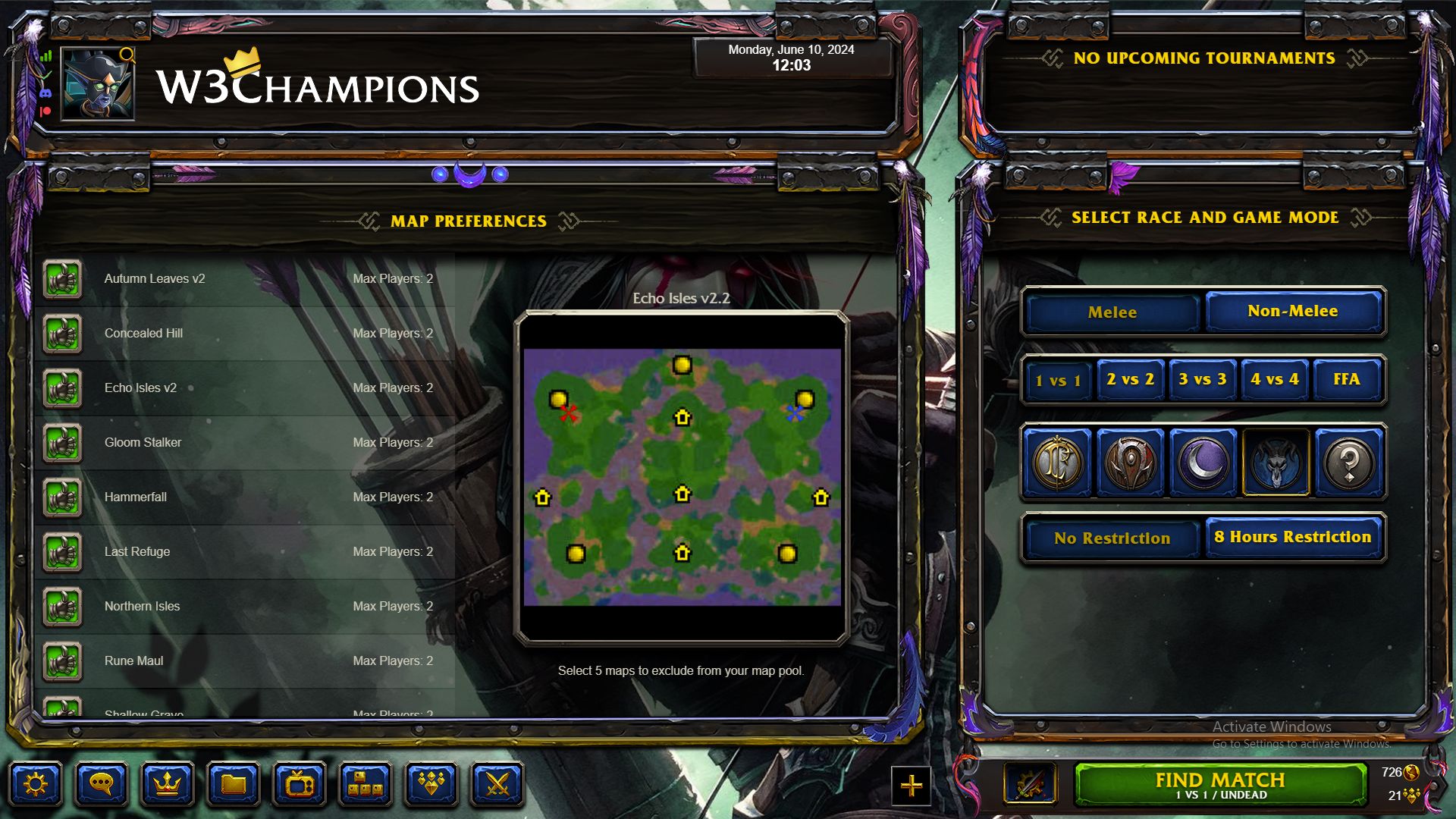The width and height of the screenshot is (1456, 819).
Task: Choose the No Restriction option
Action: point(1112,538)
